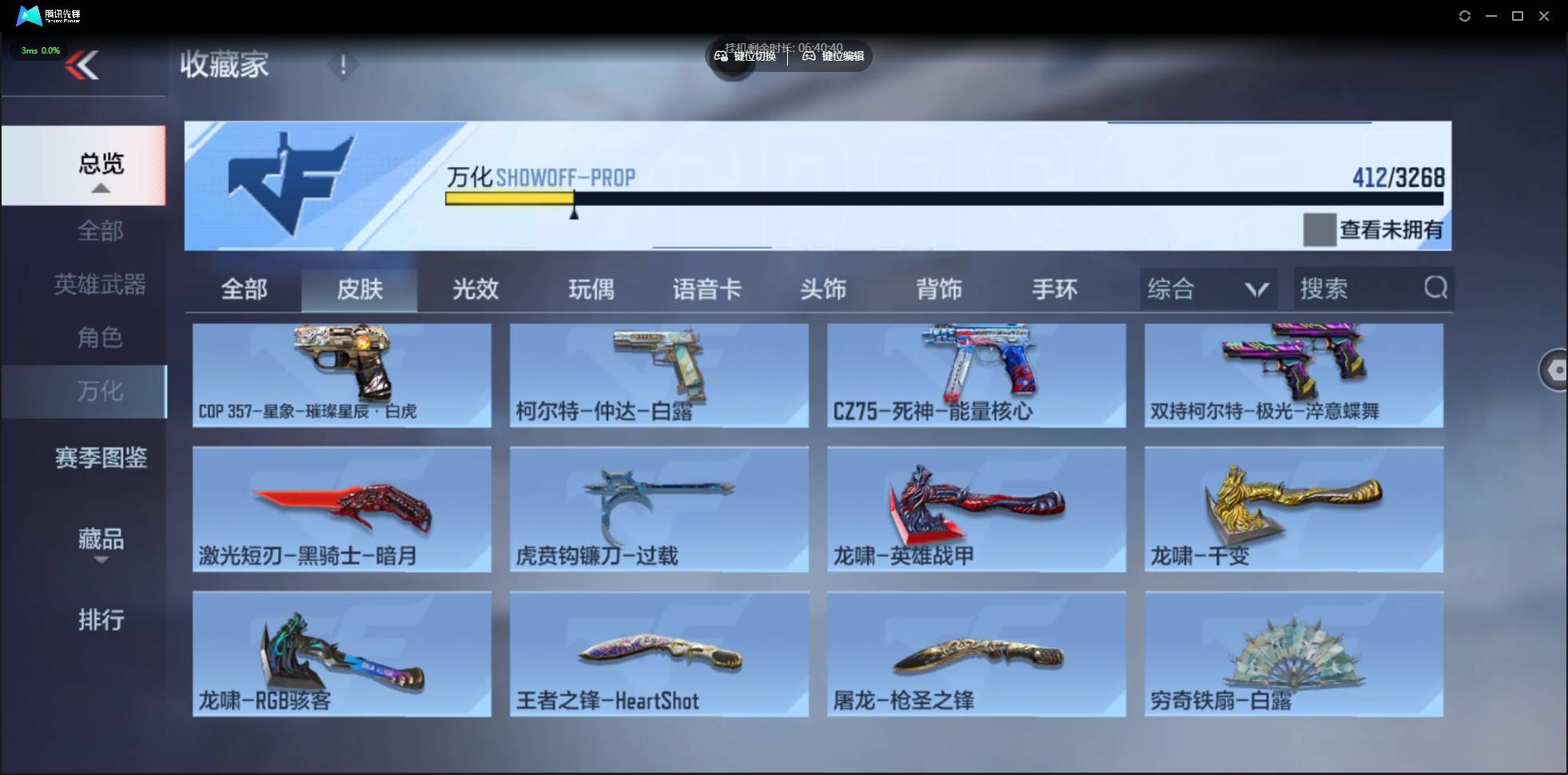
Task: Enable the 查看未拥有 checkbox
Action: 1319,230
